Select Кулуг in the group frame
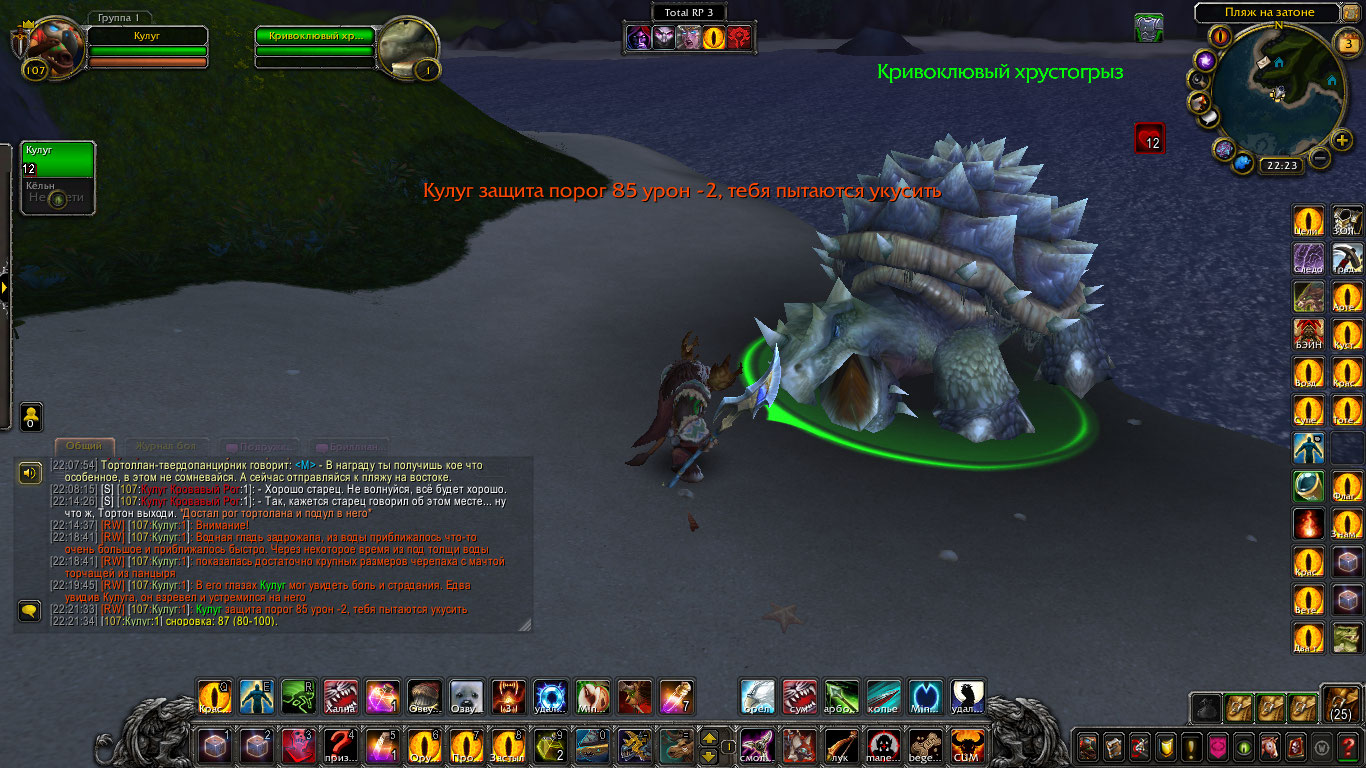Image resolution: width=1366 pixels, height=768 pixels. pyautogui.click(x=58, y=158)
